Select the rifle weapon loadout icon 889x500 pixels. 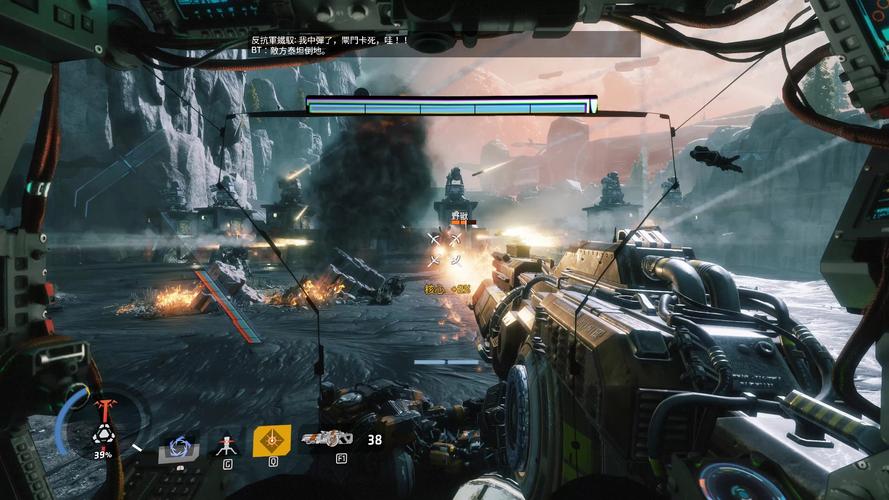(328, 439)
